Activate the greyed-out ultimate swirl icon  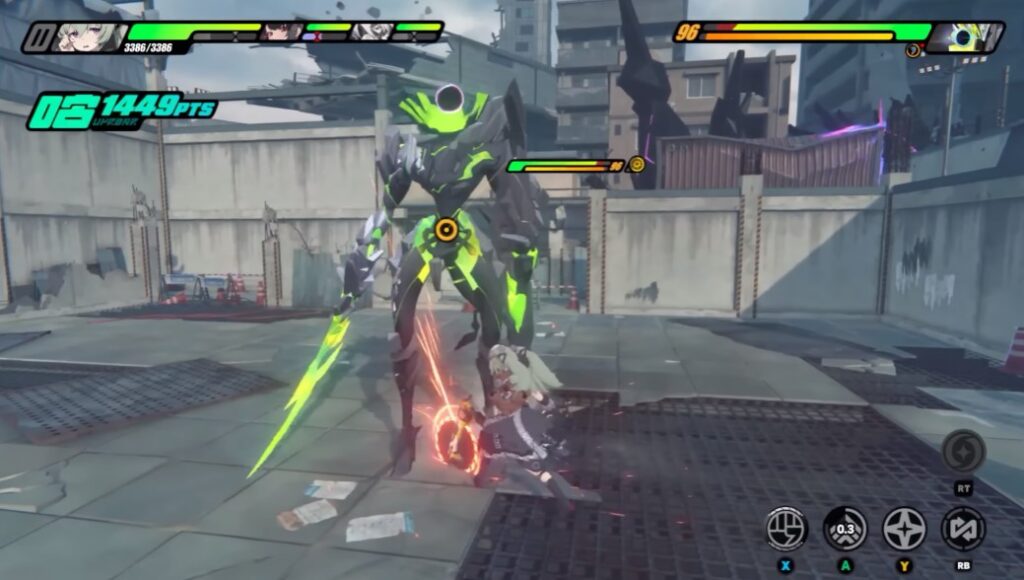[963, 452]
